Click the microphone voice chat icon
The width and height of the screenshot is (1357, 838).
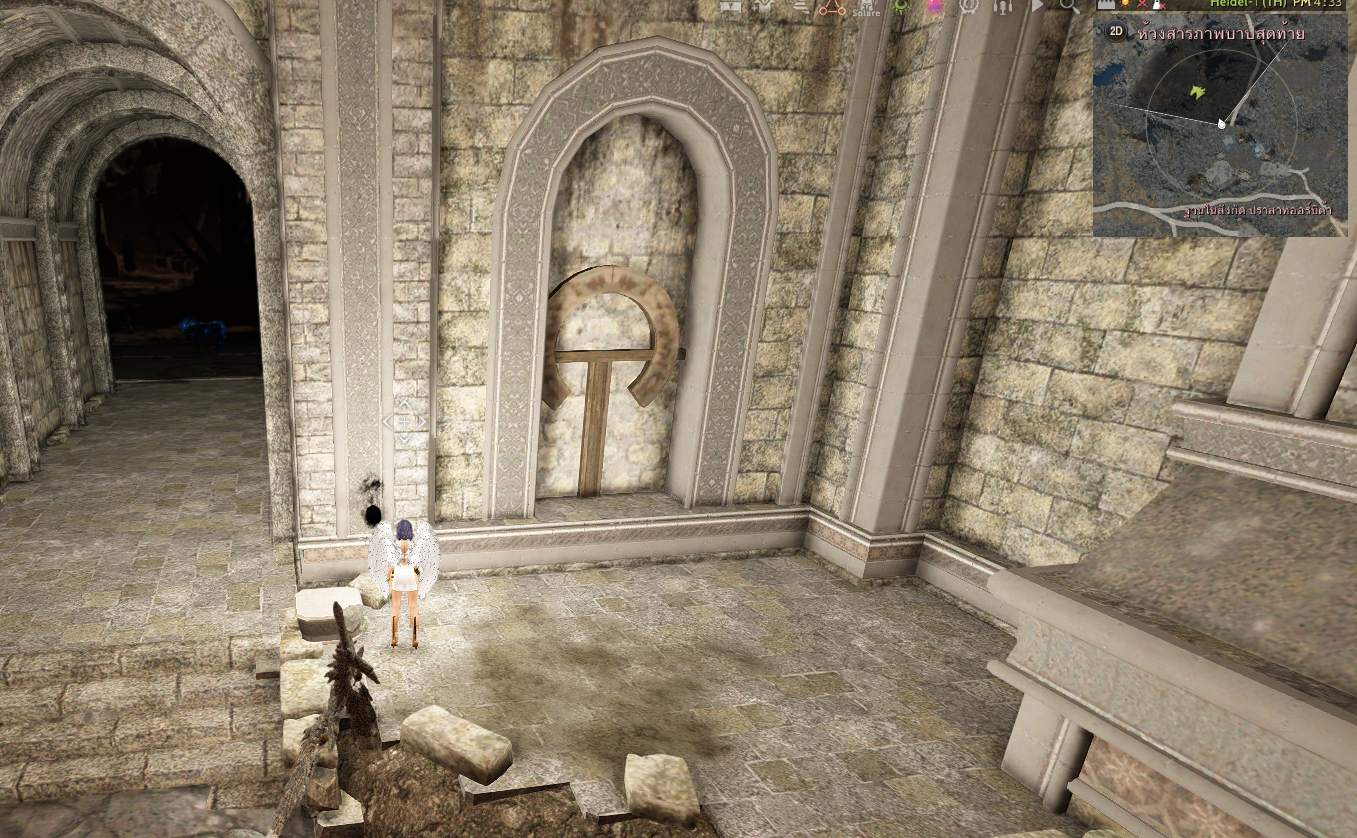click(x=1003, y=6)
